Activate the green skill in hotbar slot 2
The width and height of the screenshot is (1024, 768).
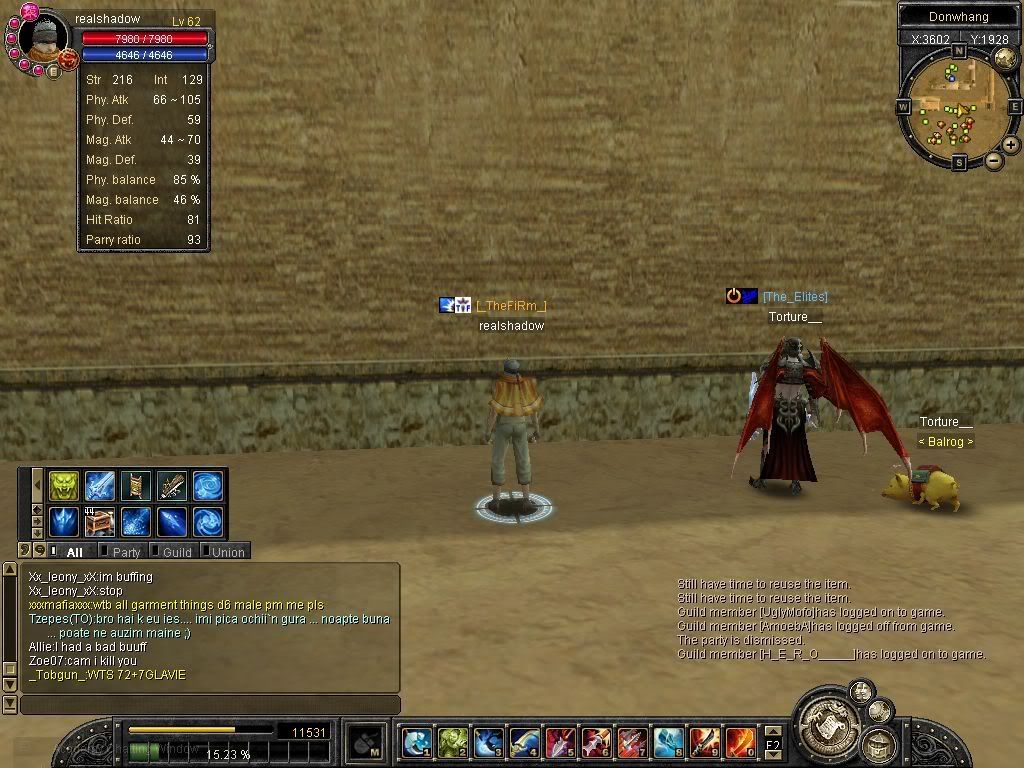[452, 742]
